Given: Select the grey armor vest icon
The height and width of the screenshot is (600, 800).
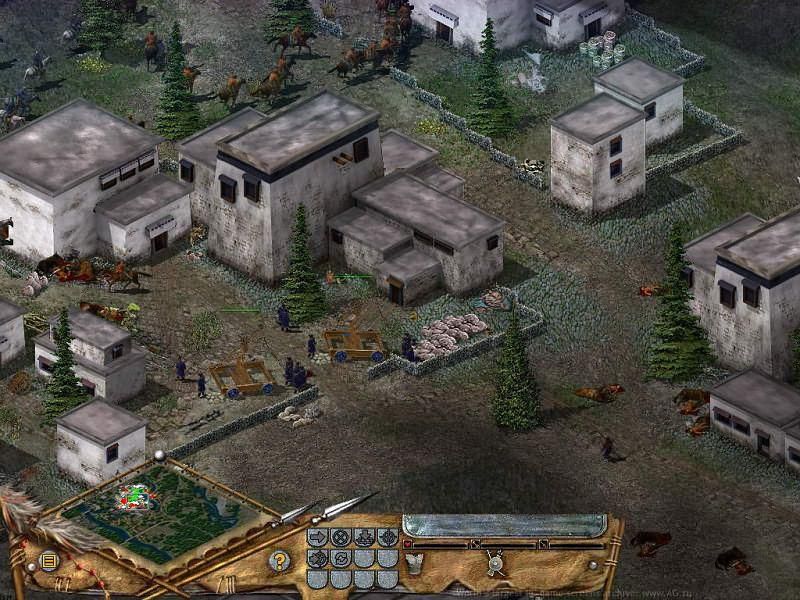Looking at the screenshot, I should coord(414,561).
